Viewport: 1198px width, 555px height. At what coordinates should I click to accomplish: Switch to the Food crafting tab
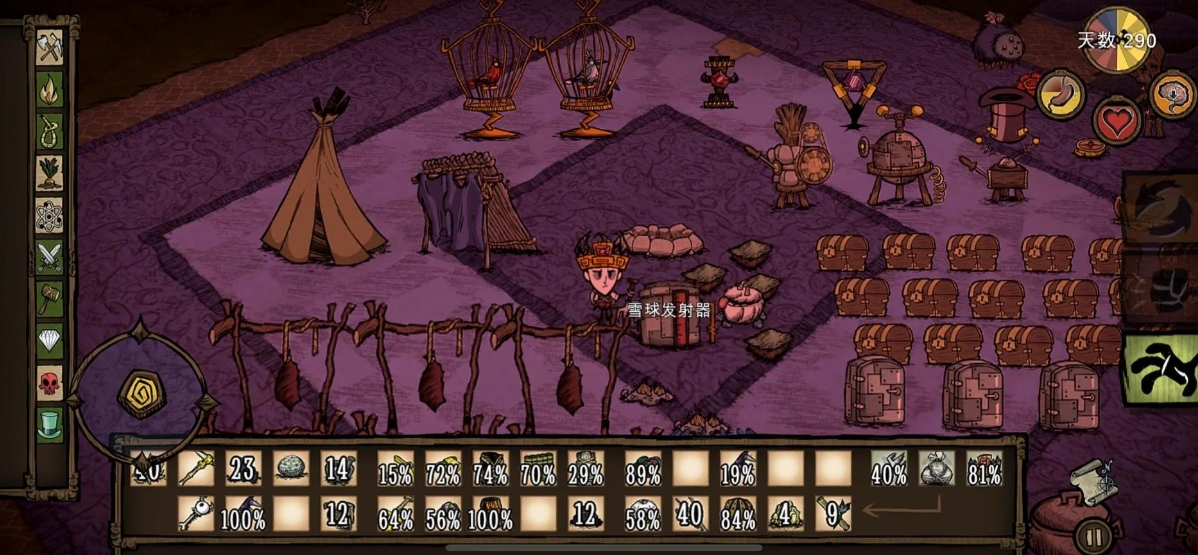[50, 174]
